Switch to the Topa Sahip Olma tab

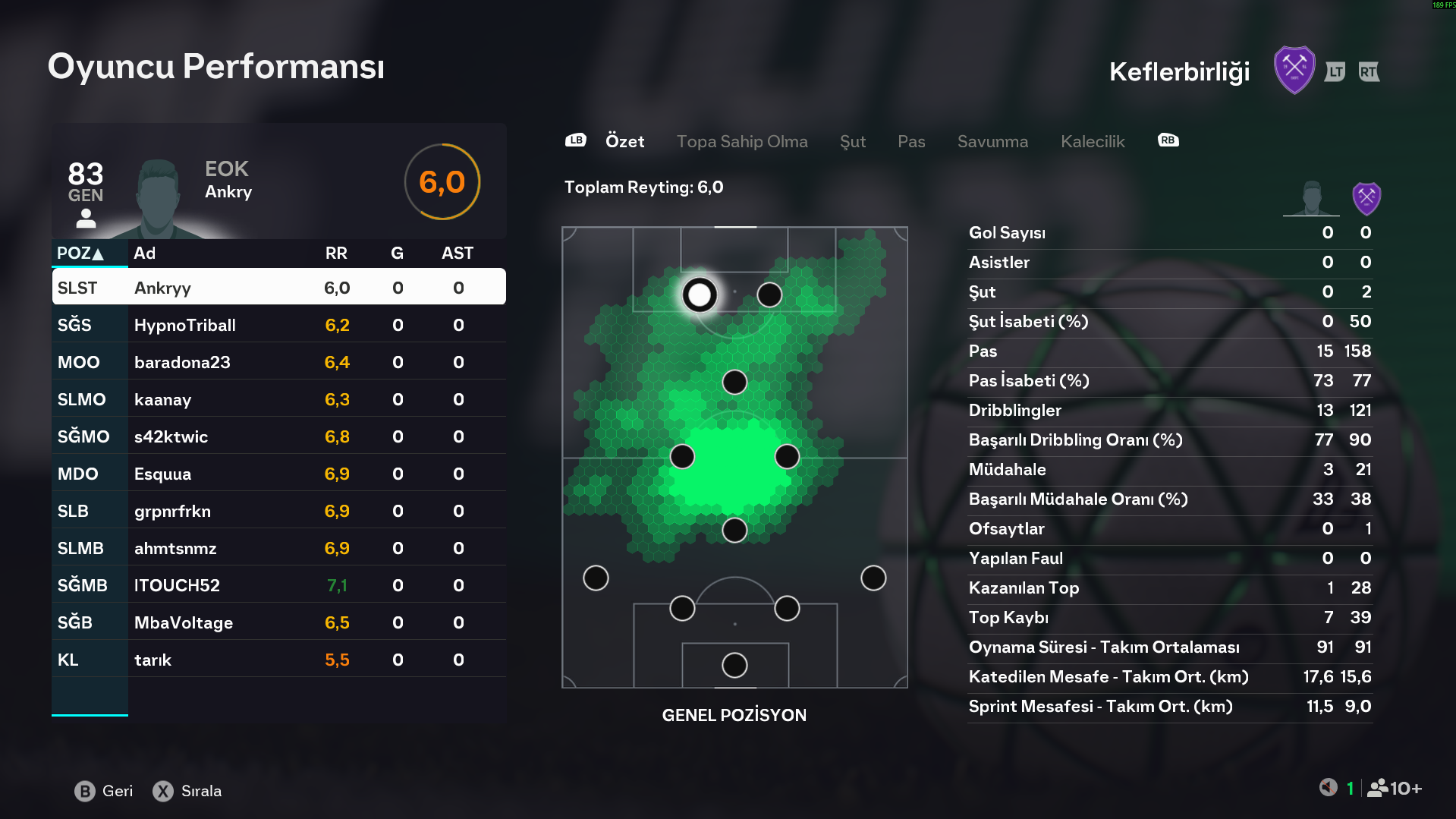click(741, 142)
